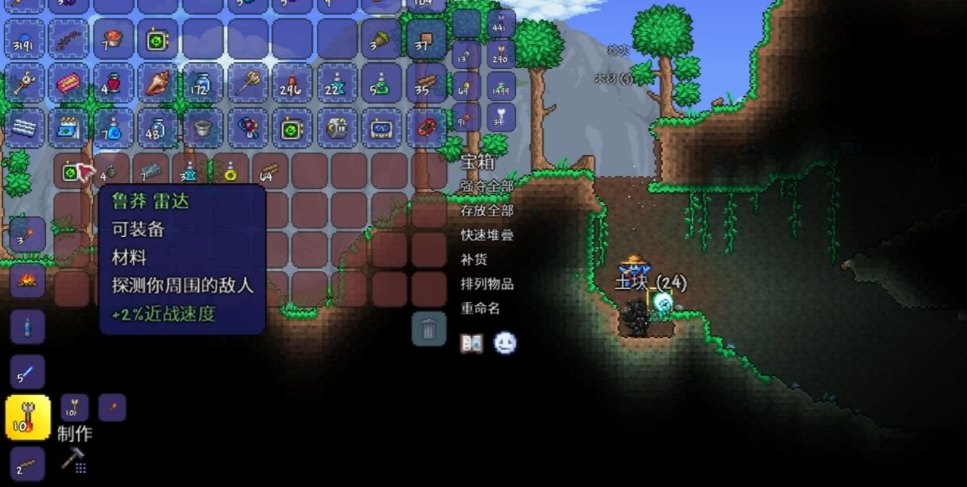Select the radar item in chest
The image size is (967, 487).
[71, 172]
